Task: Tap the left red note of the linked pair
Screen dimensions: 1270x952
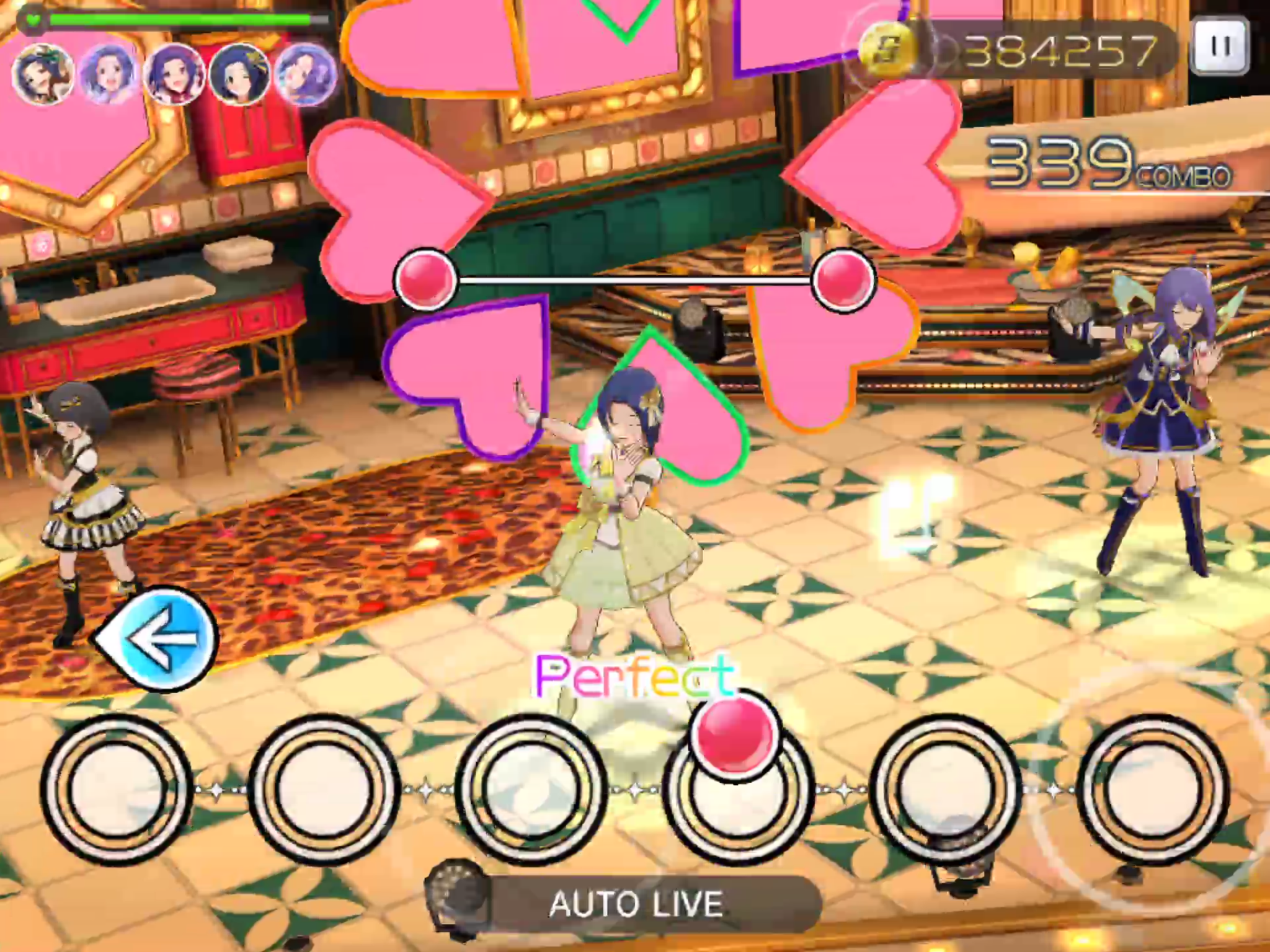Action: pos(426,280)
